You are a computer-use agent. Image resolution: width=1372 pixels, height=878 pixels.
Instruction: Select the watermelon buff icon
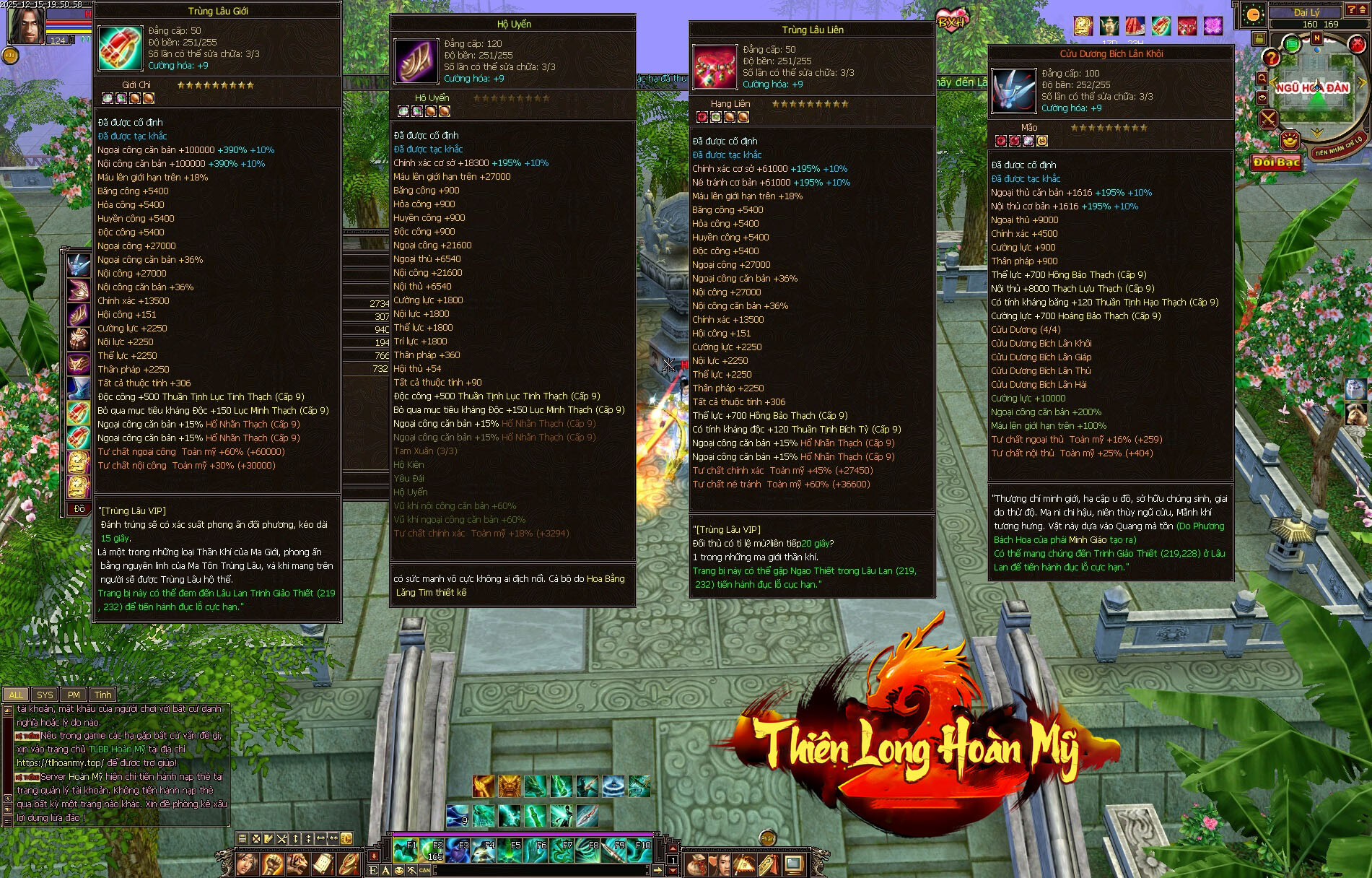click(1135, 27)
